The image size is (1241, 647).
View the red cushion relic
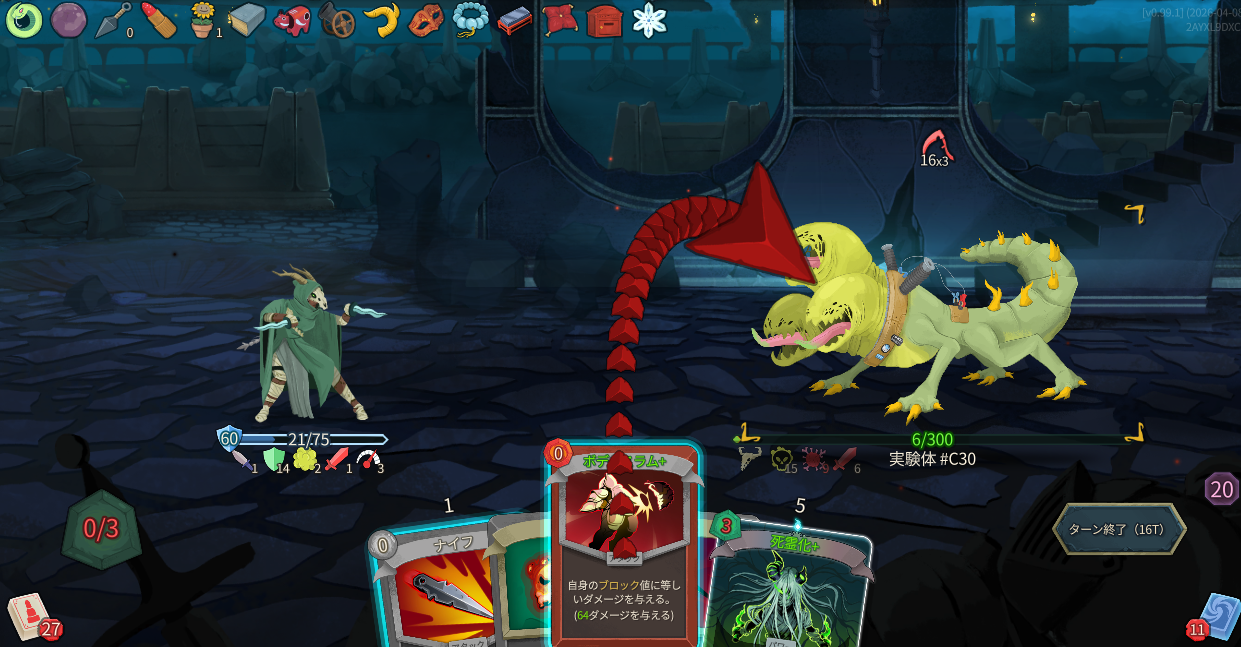click(560, 19)
